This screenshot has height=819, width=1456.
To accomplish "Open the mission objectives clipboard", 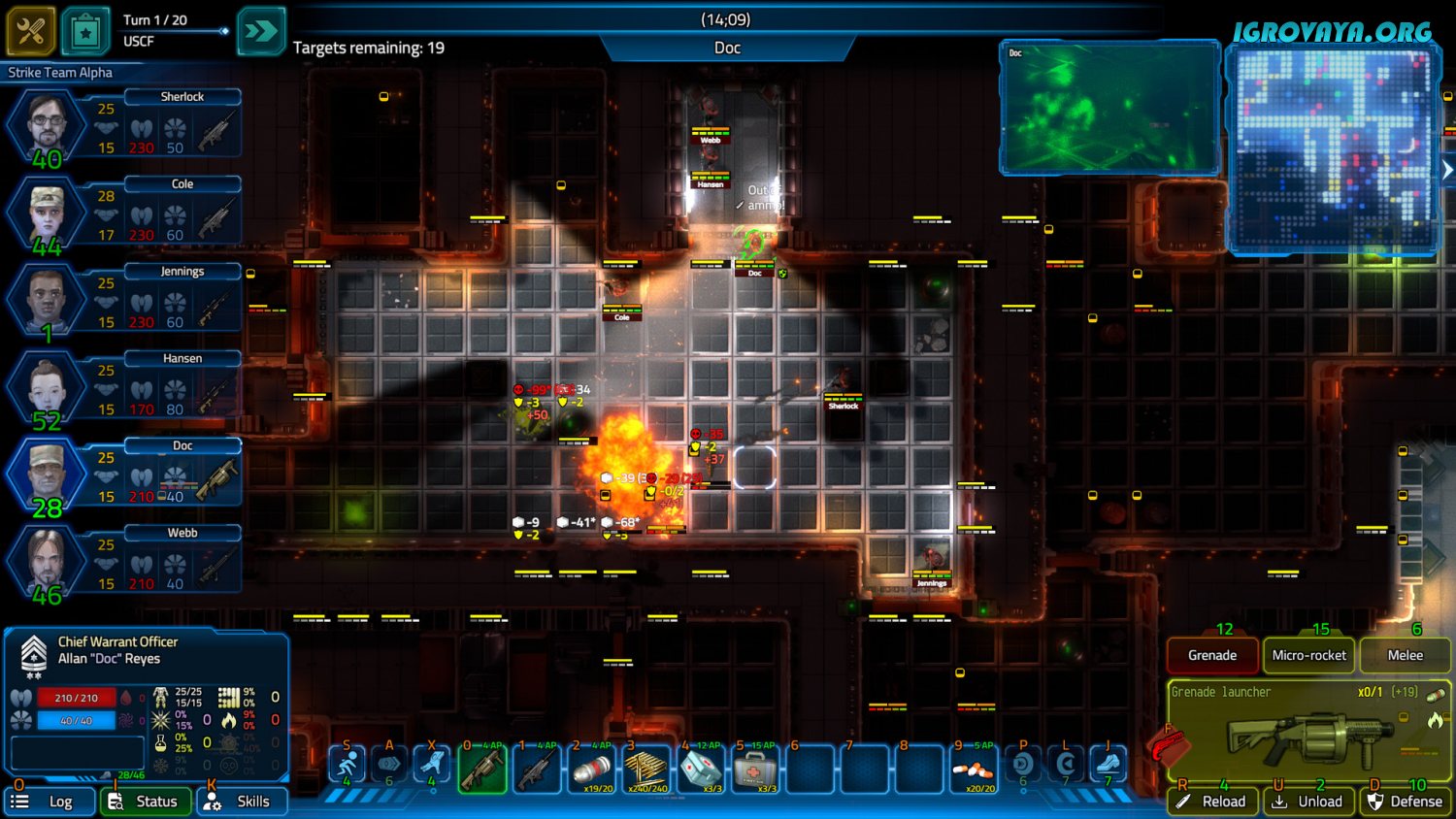I will click(x=85, y=31).
